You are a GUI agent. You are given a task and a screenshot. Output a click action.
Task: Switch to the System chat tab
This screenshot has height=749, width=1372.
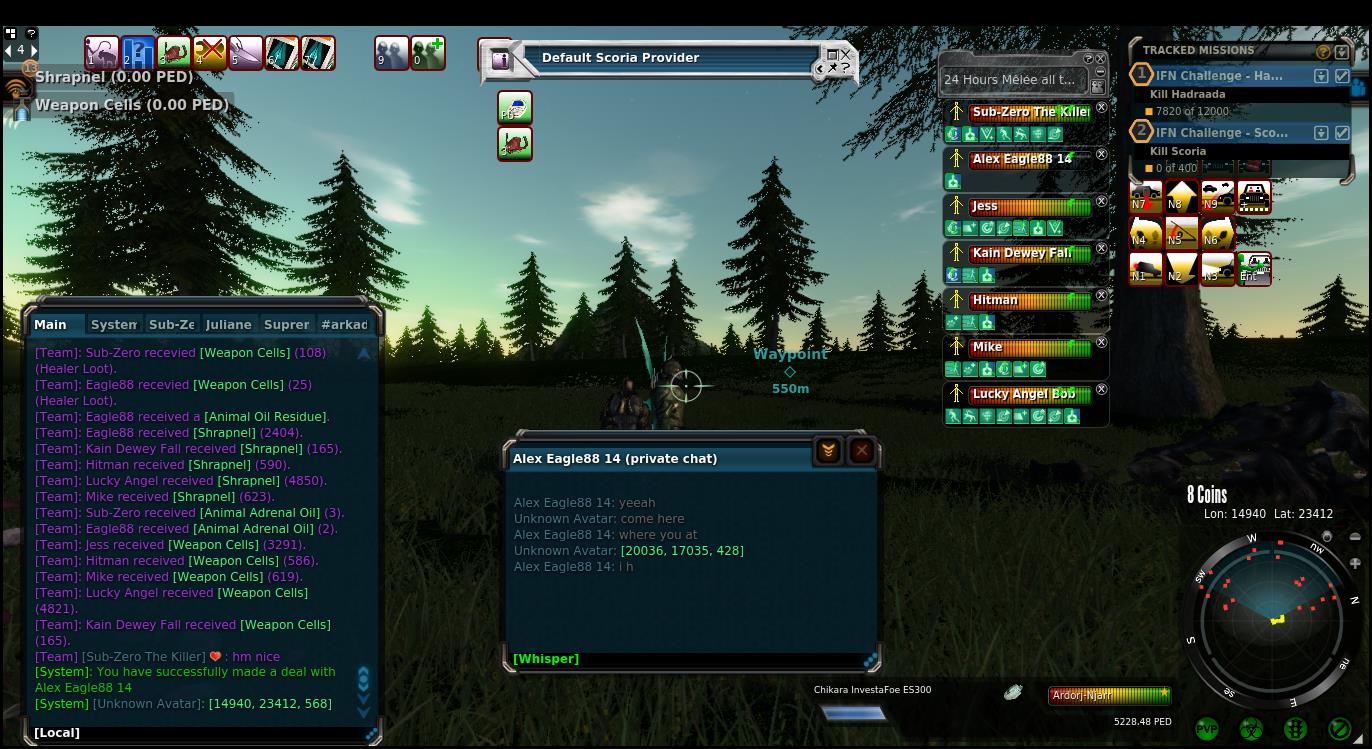pos(113,324)
